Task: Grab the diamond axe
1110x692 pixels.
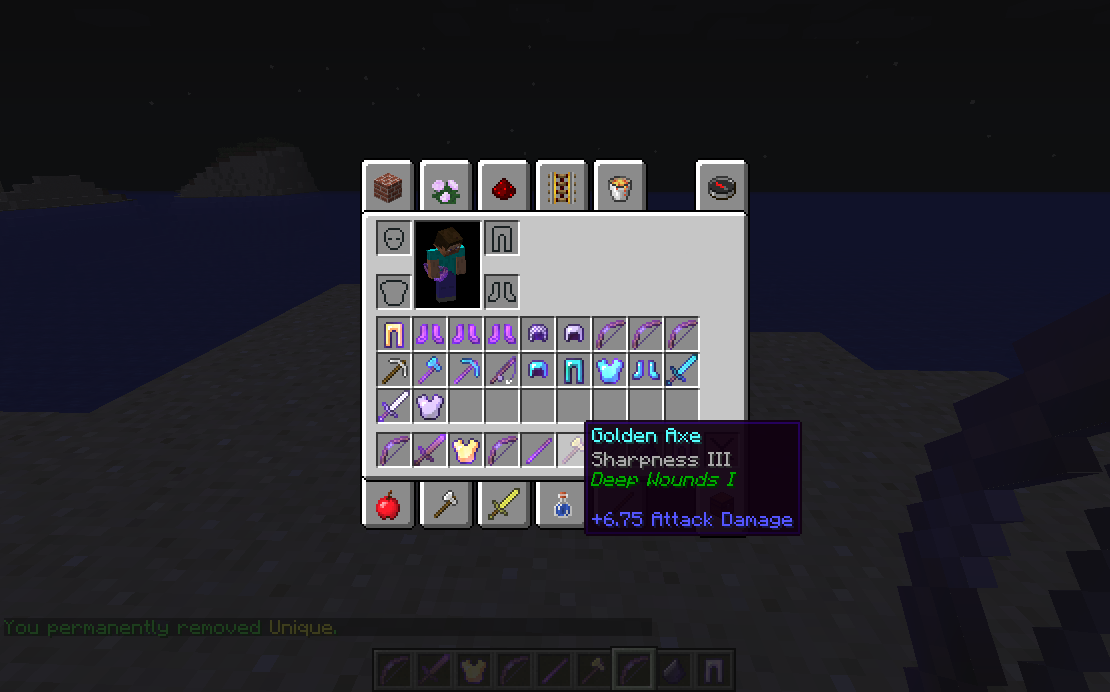Action: pyautogui.click(x=430, y=370)
